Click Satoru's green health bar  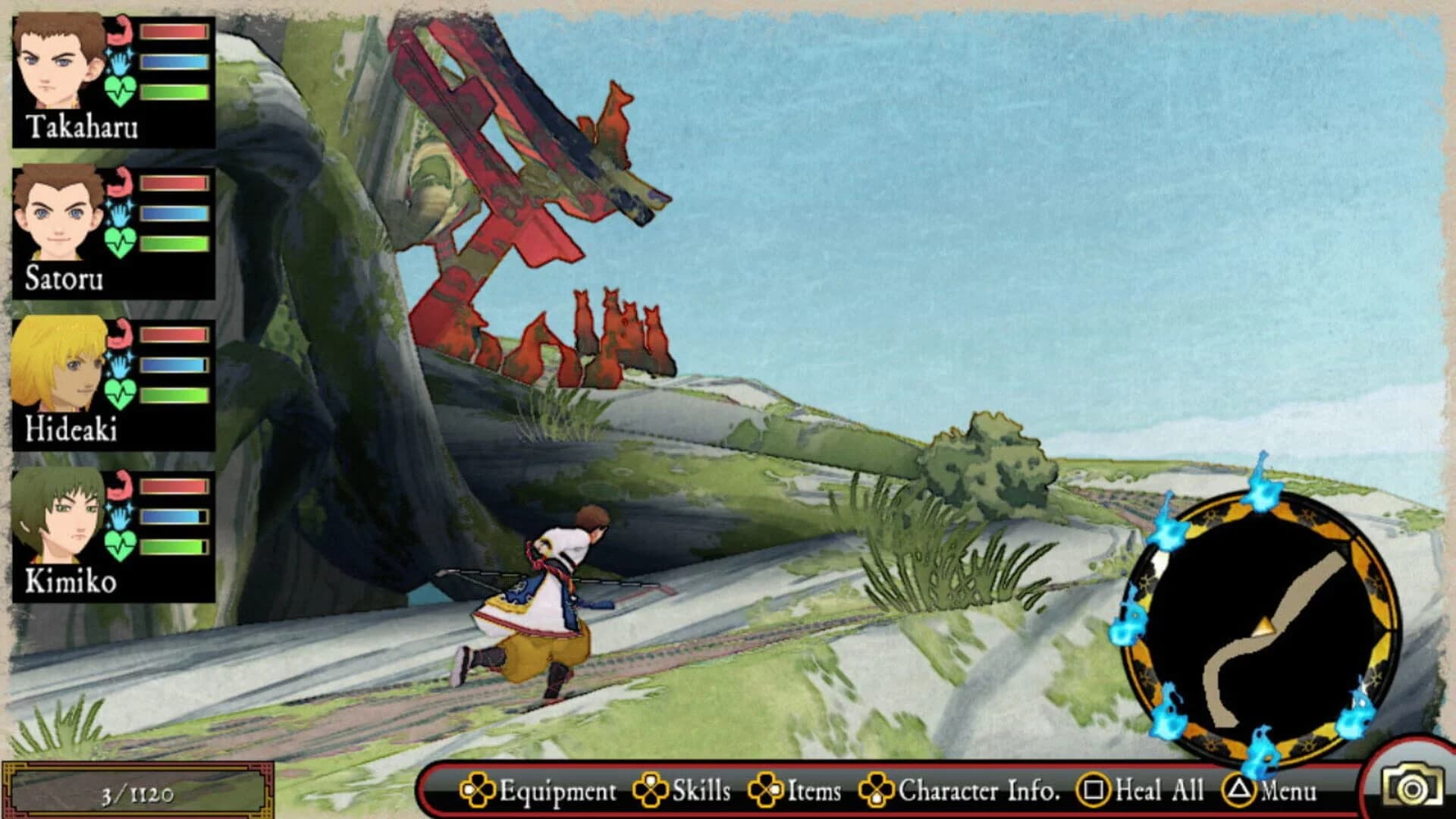click(173, 243)
